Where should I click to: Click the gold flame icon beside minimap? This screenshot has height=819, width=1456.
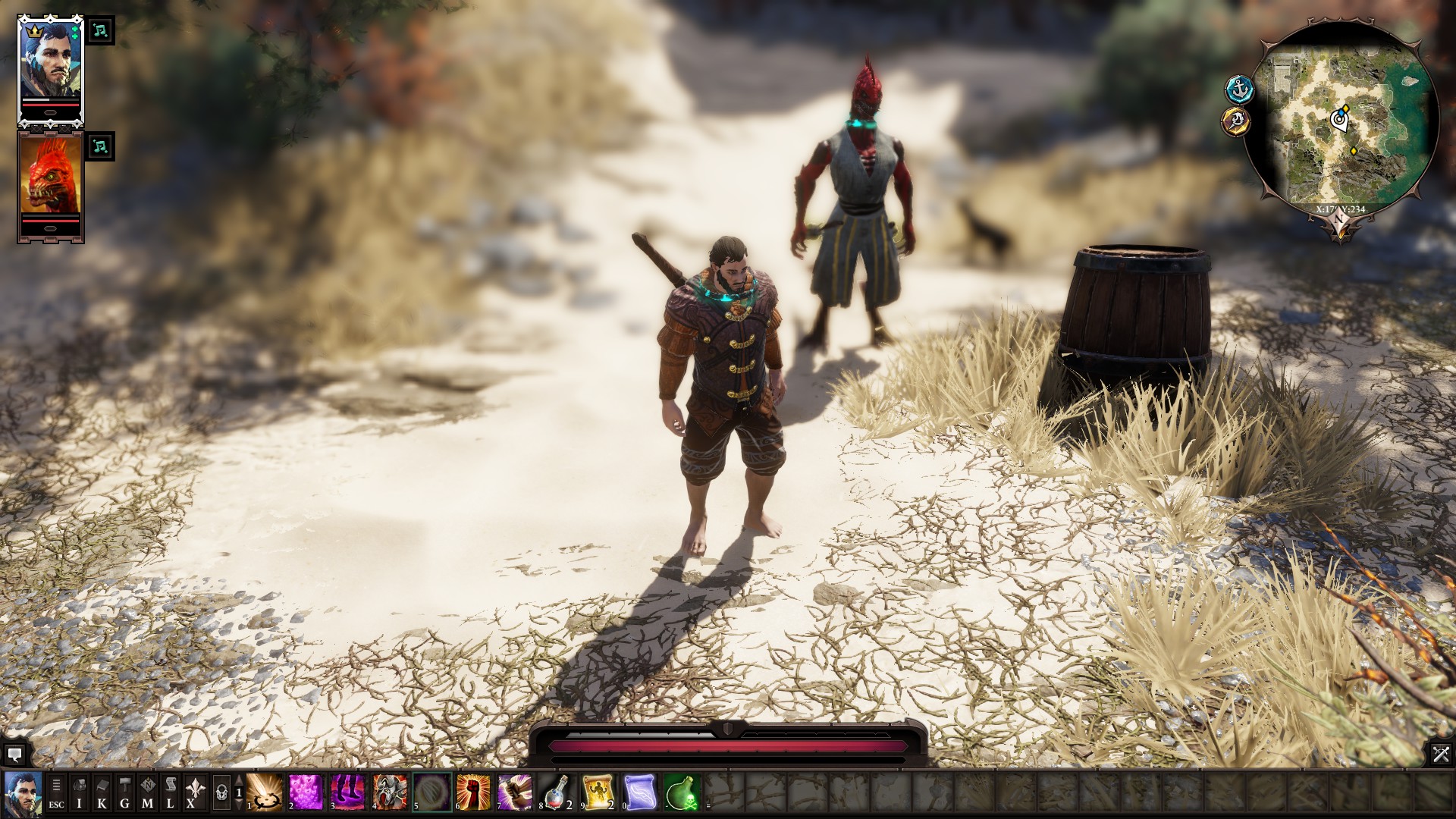[x=1236, y=121]
